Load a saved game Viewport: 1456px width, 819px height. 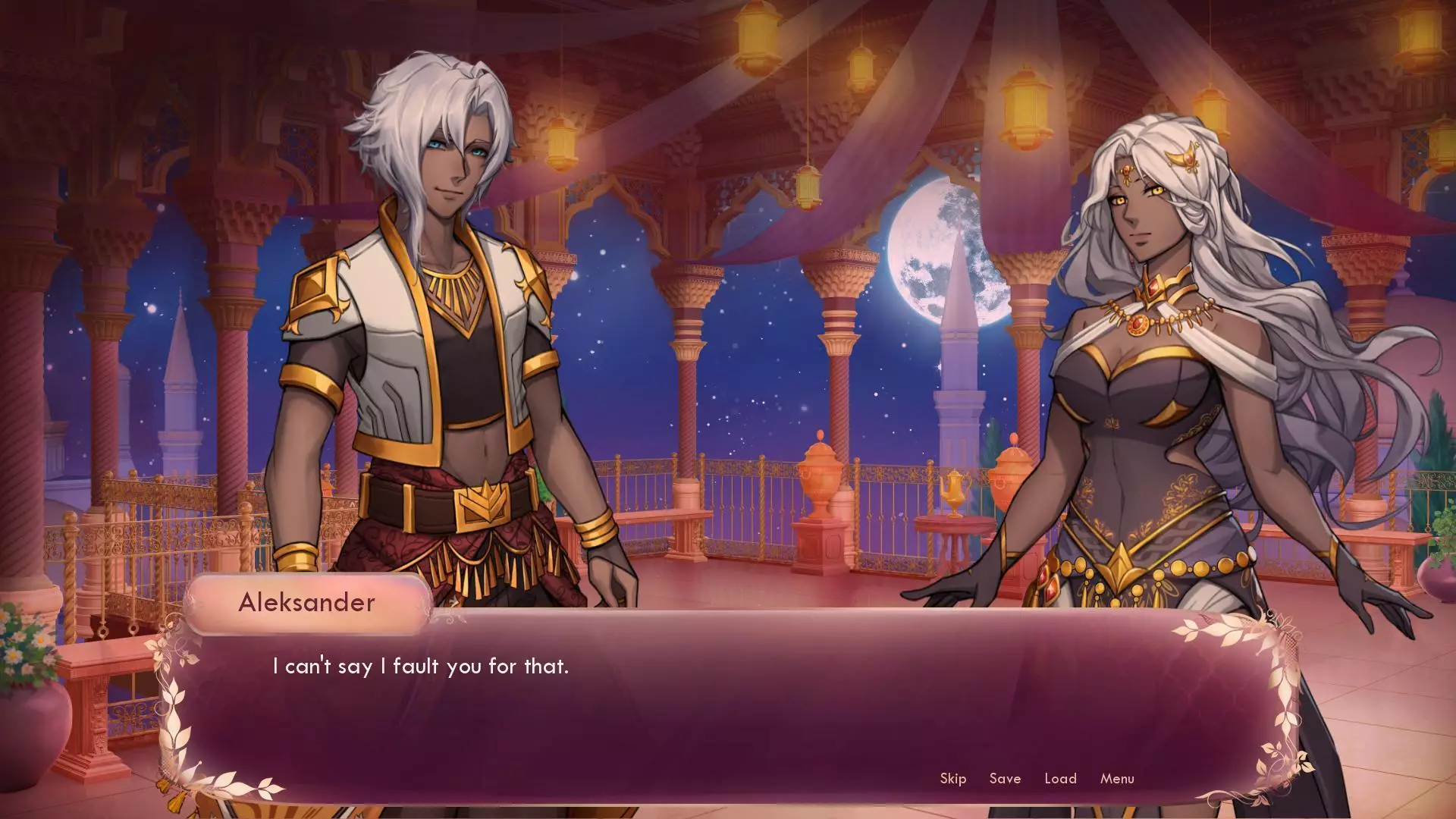click(x=1060, y=778)
